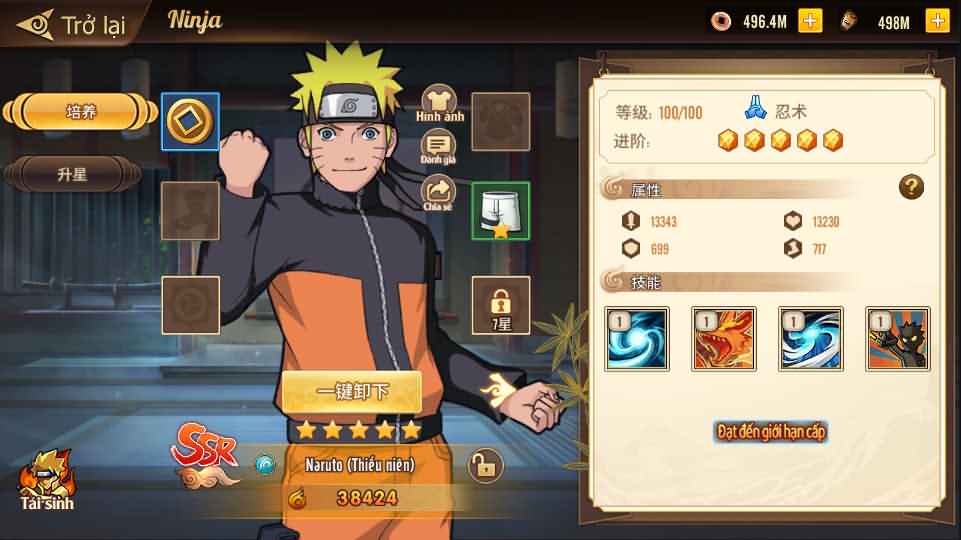Switch to the 升星 tab
This screenshot has height=540, width=961.
pos(73,174)
